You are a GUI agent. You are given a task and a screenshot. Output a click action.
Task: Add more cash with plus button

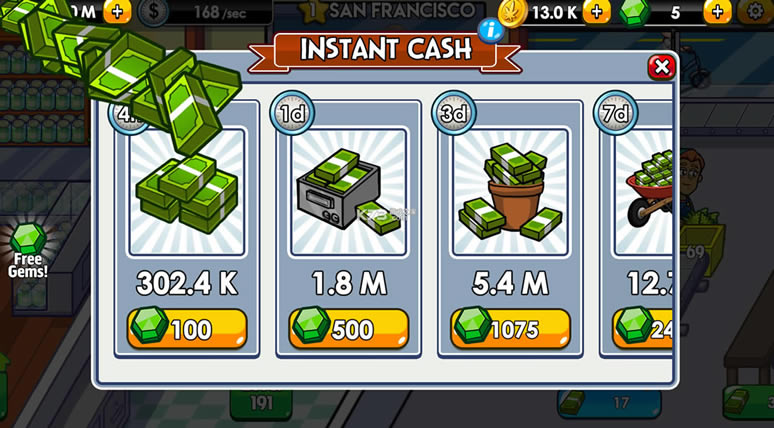pos(116,12)
